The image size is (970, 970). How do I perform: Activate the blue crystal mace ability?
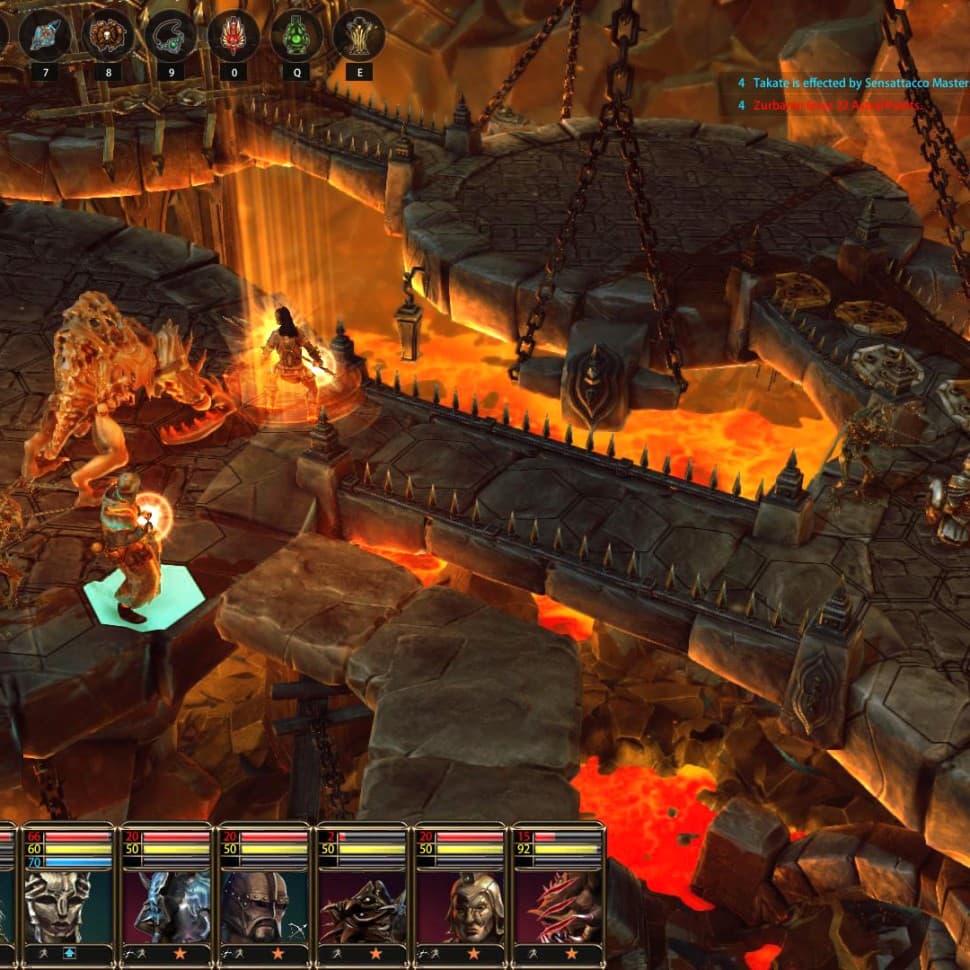coord(45,36)
